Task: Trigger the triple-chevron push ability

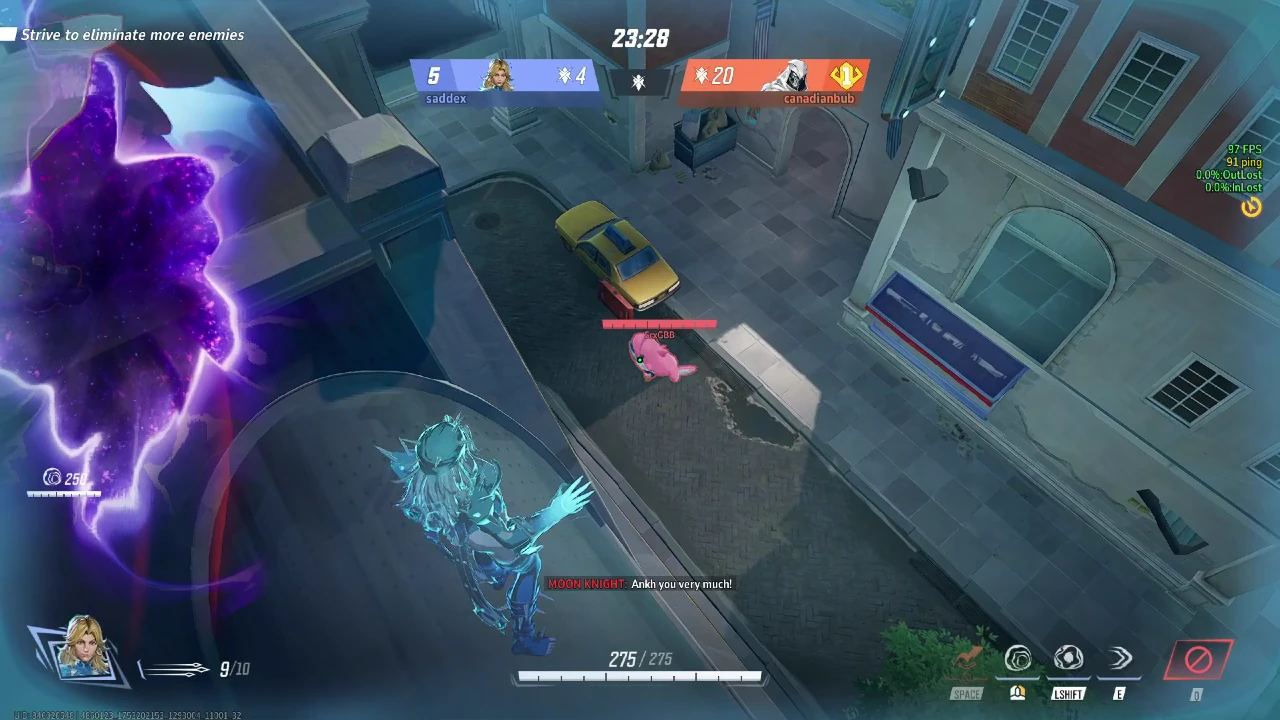Action: pos(1120,658)
